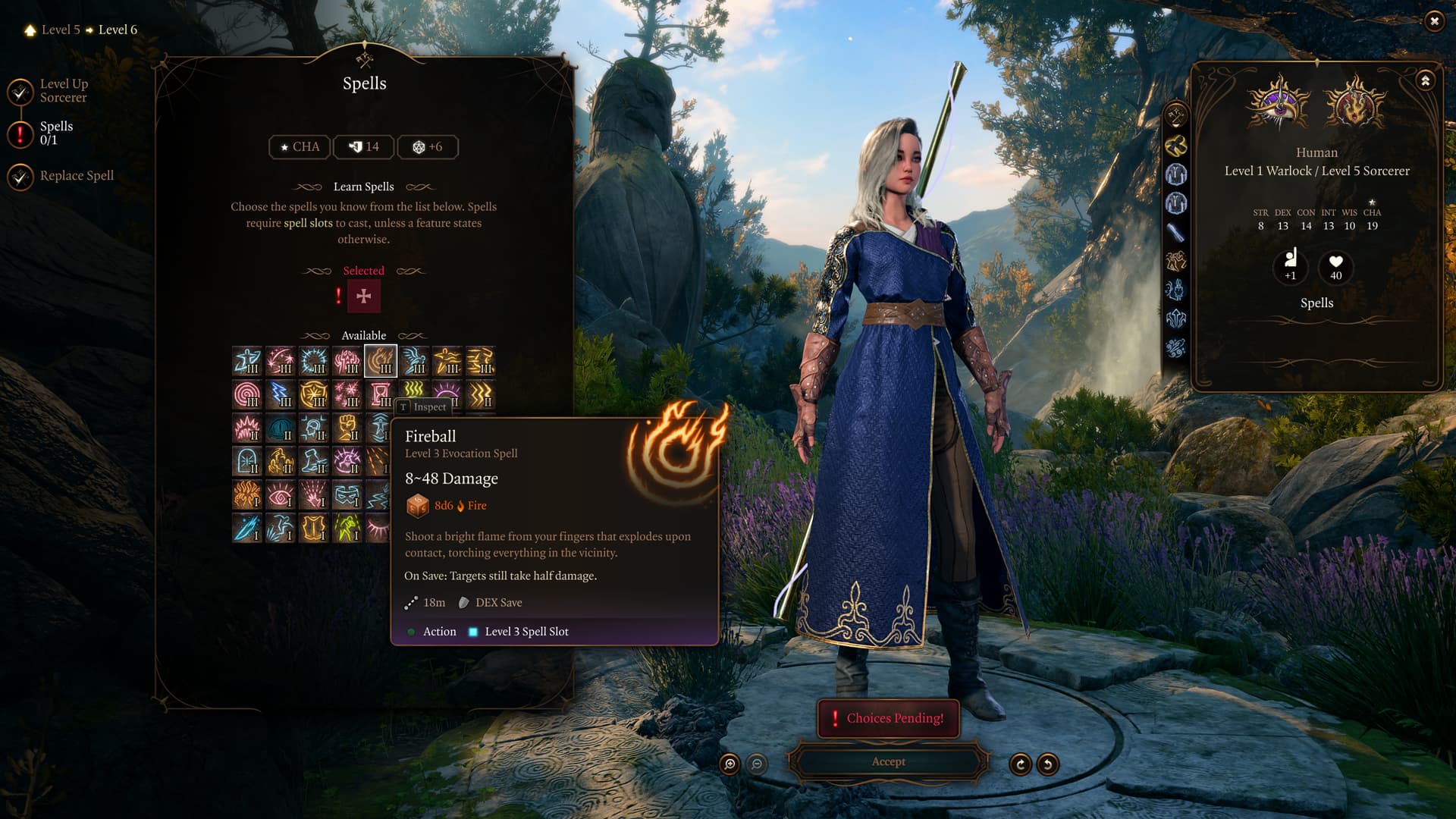The height and width of the screenshot is (819, 1456).
Task: Pick the pink eye level I spell
Action: point(281,494)
